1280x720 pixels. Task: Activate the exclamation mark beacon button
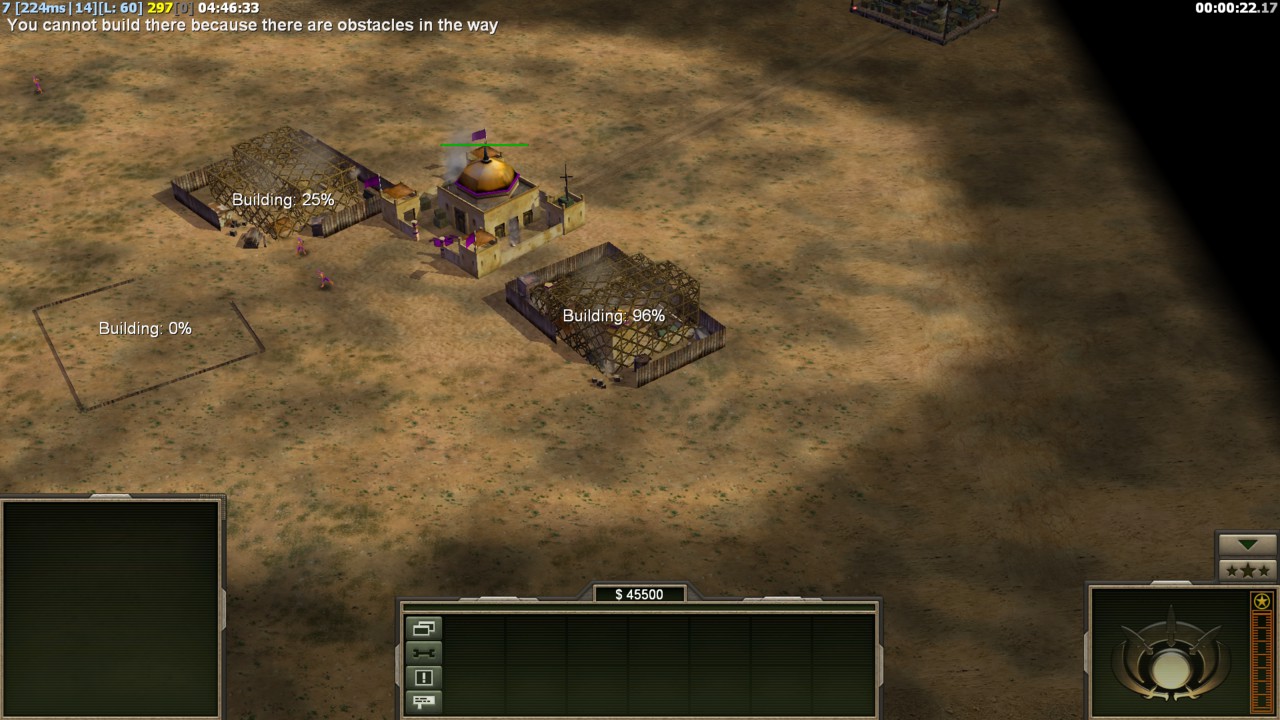coord(423,678)
